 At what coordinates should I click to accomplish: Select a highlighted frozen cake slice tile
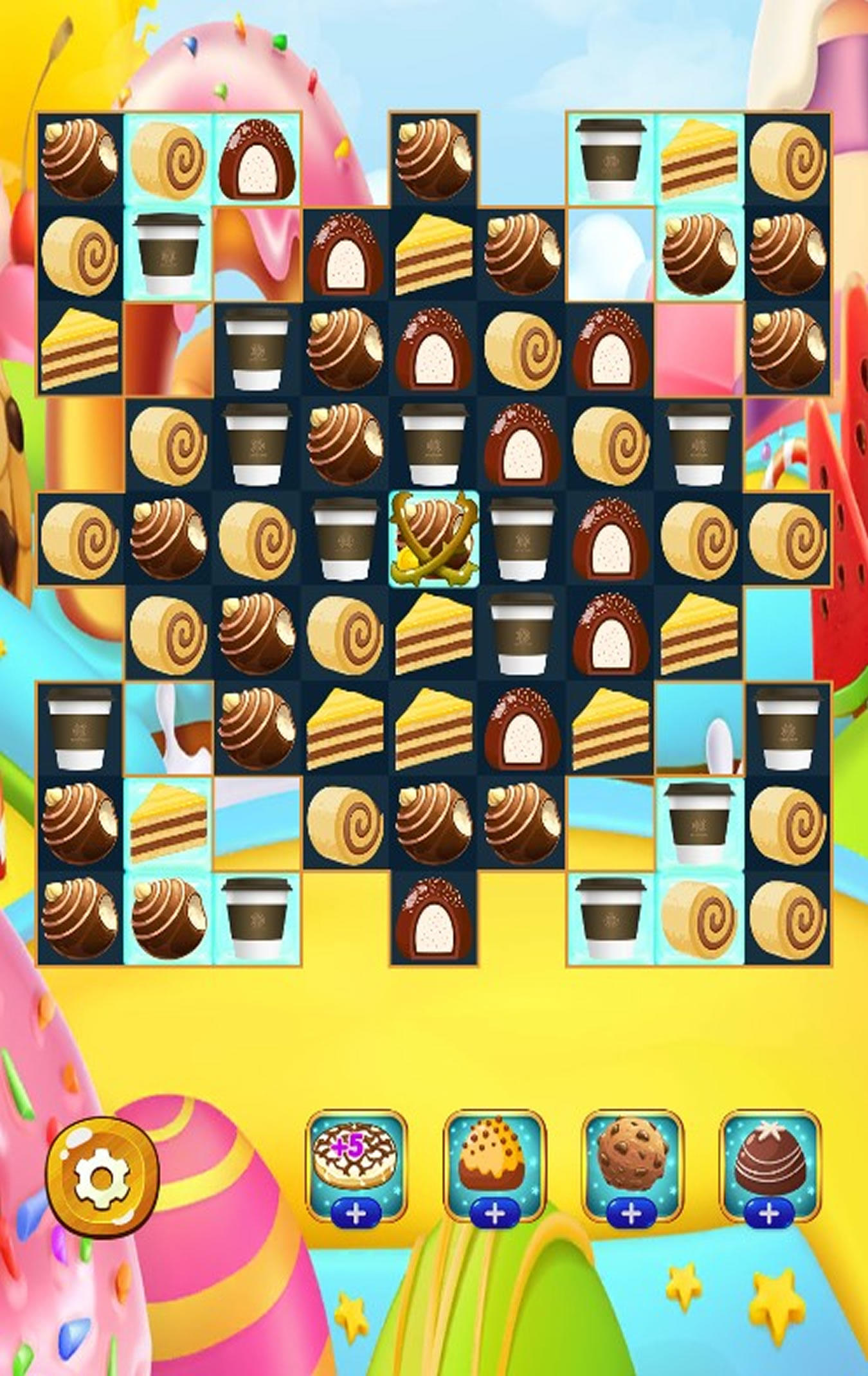point(698,158)
